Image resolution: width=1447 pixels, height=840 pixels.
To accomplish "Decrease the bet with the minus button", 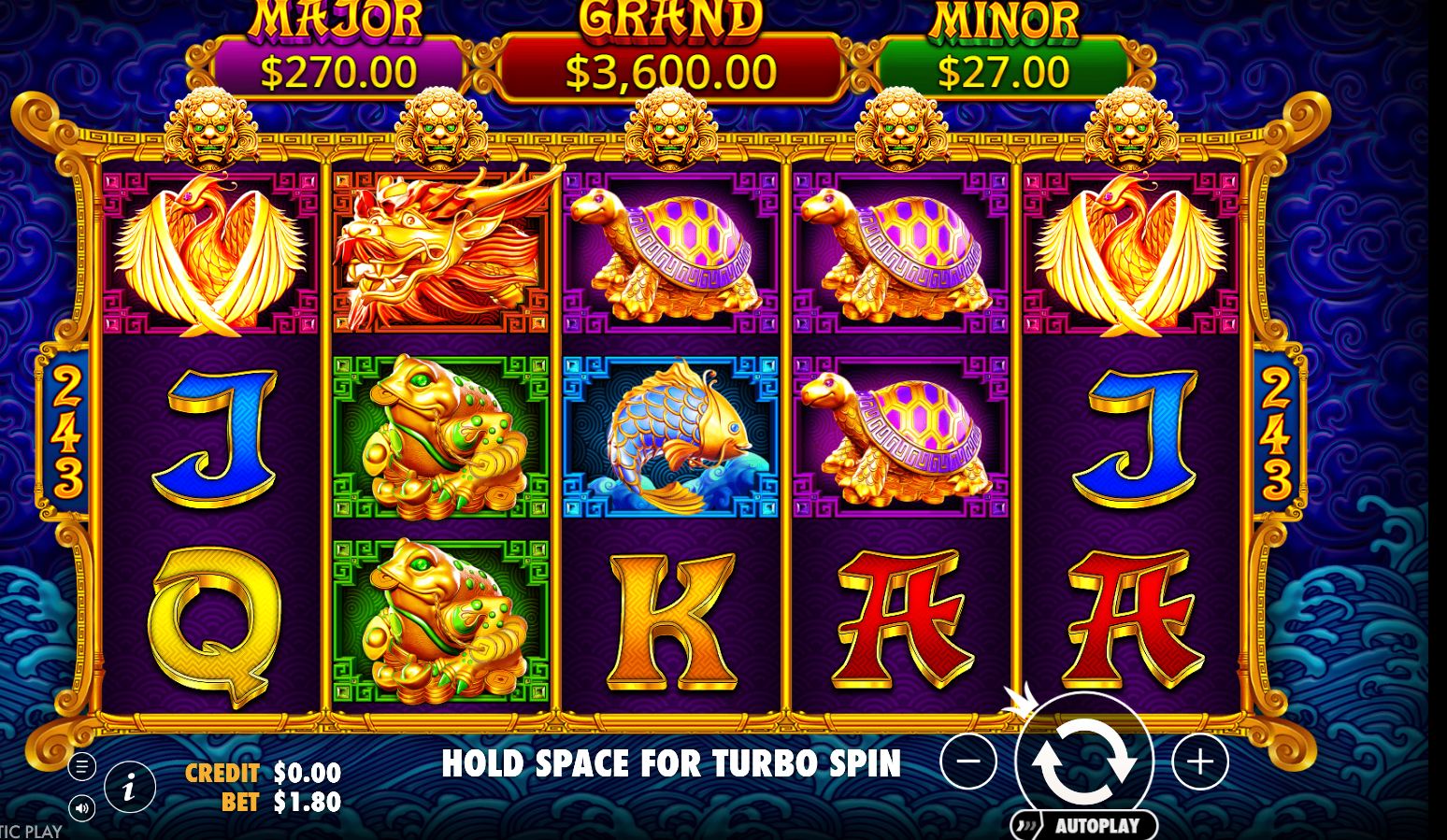I will pos(967,762).
